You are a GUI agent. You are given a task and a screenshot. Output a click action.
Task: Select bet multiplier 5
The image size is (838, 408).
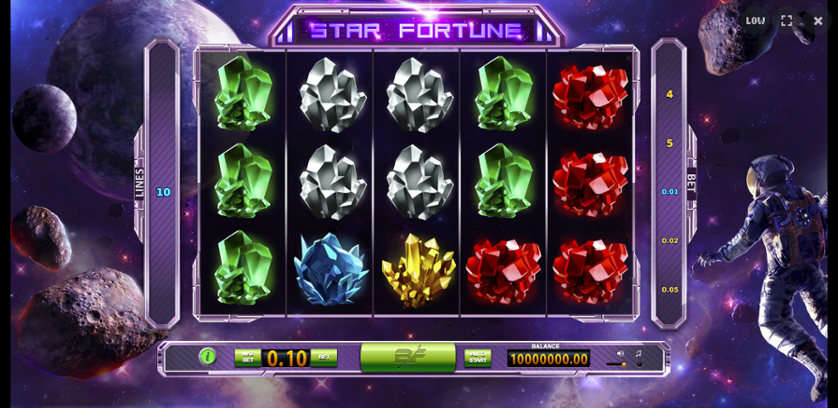(669, 143)
